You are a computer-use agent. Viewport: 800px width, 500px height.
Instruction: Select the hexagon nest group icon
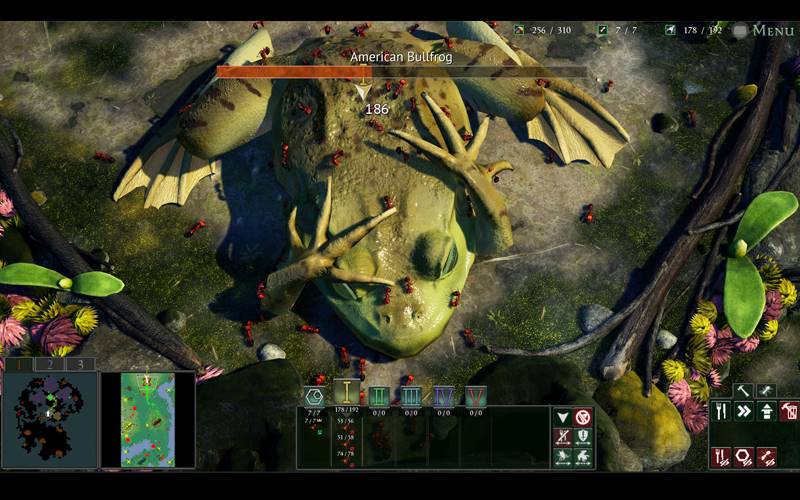[x=314, y=396]
